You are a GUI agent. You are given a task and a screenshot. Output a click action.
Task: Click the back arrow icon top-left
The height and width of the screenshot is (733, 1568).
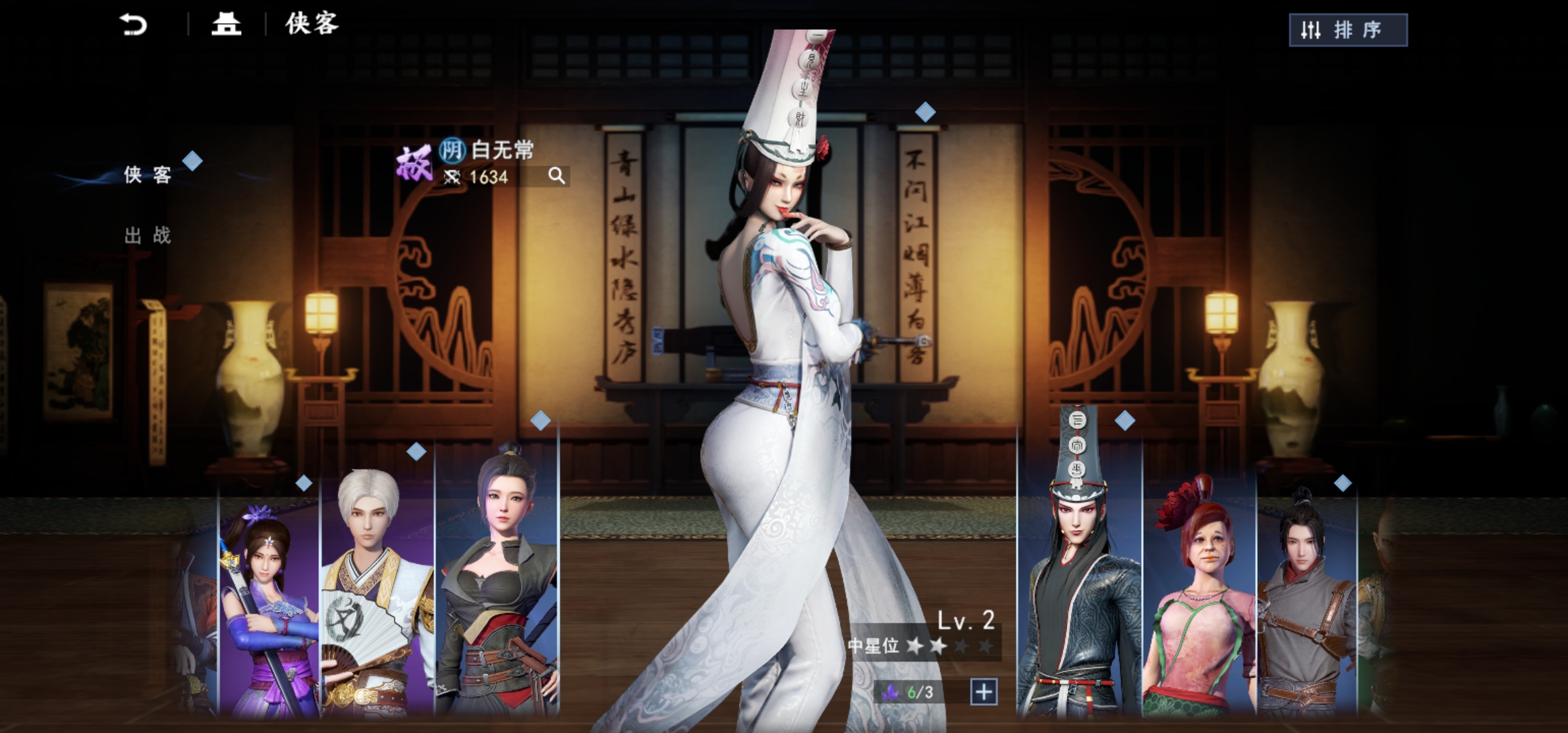pos(133,25)
